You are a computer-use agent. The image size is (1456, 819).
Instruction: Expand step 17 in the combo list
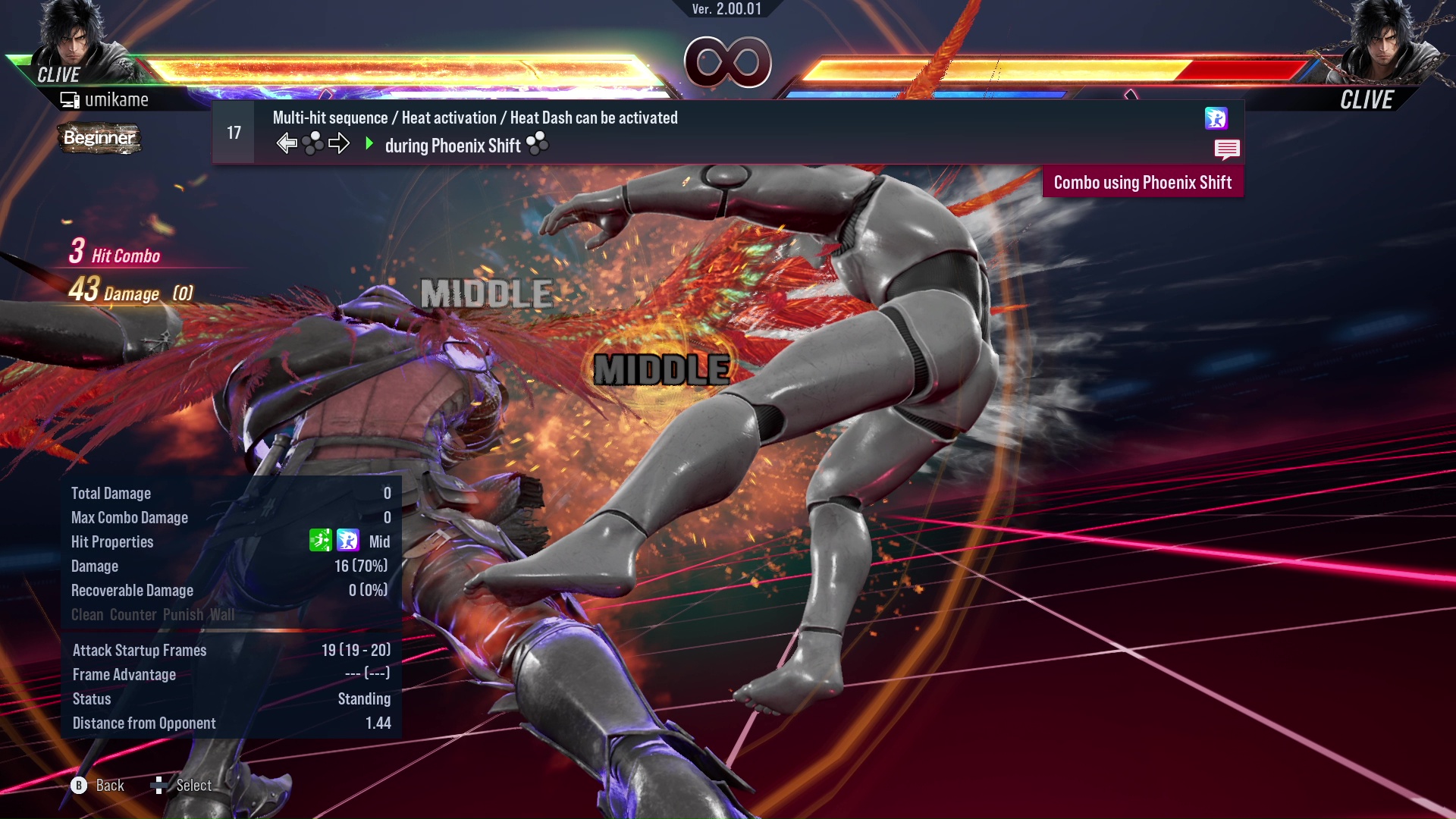(232, 132)
